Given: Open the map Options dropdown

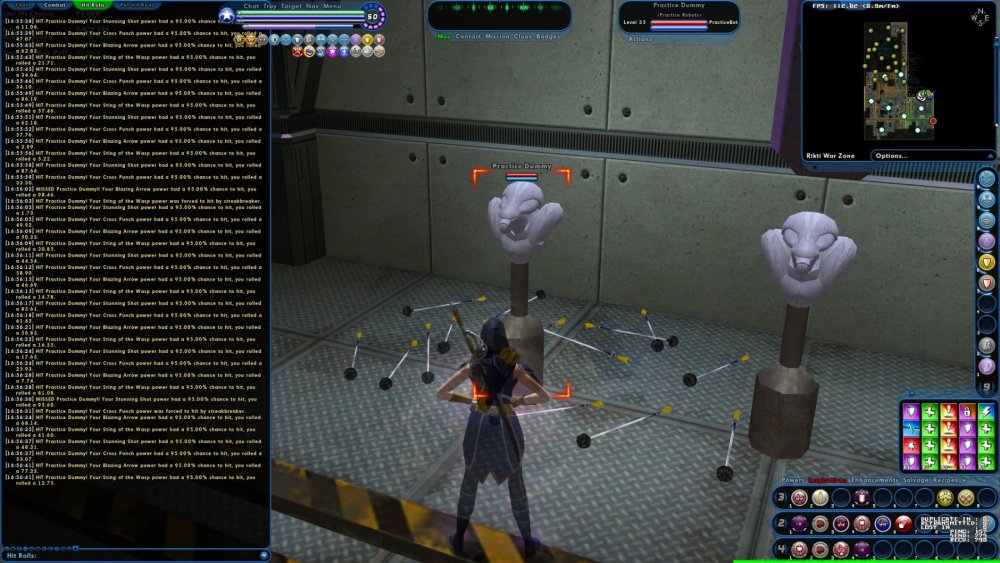Looking at the screenshot, I should pos(893,156).
